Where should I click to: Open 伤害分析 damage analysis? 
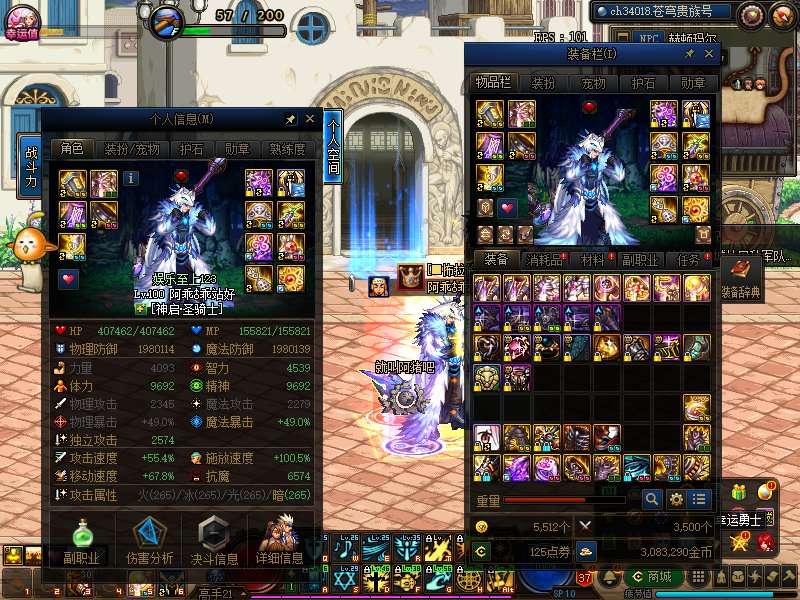pos(149,540)
